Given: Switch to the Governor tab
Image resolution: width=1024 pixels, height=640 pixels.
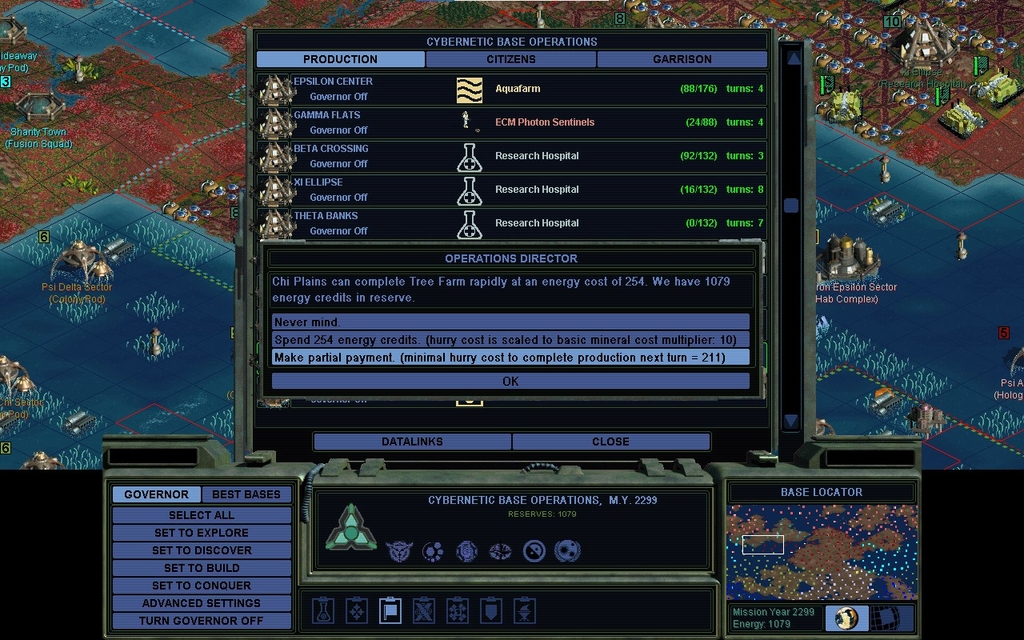Looking at the screenshot, I should 156,494.
